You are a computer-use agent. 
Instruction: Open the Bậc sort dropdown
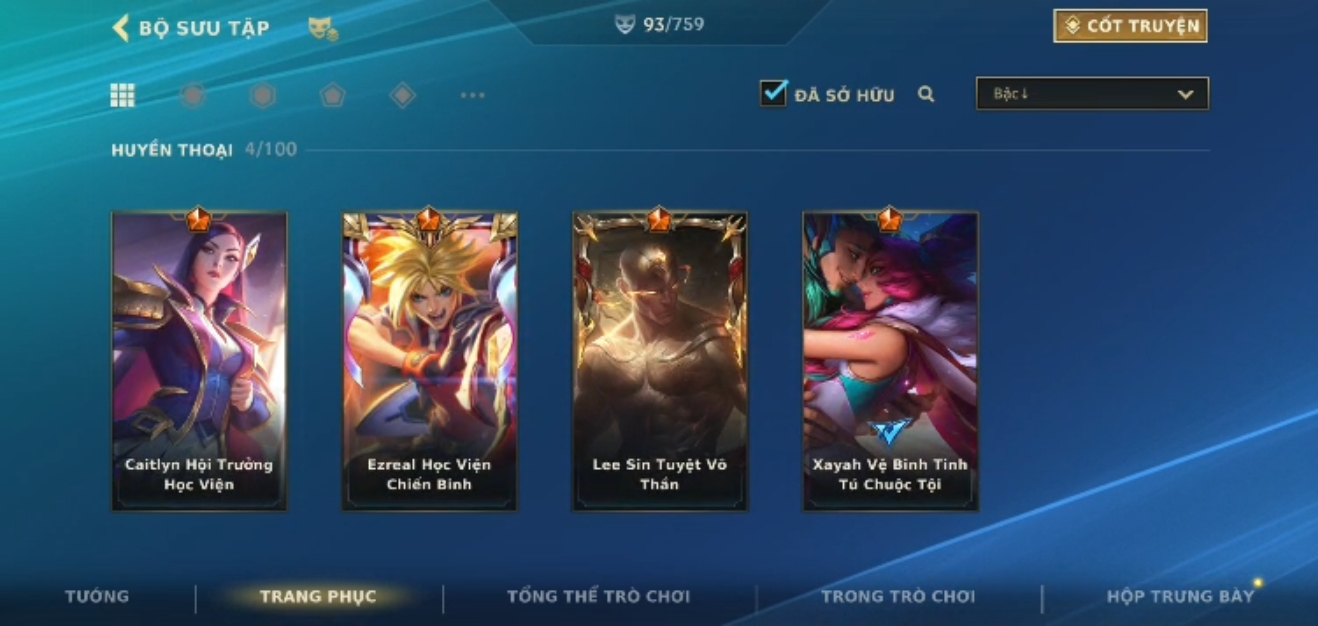pos(1092,94)
